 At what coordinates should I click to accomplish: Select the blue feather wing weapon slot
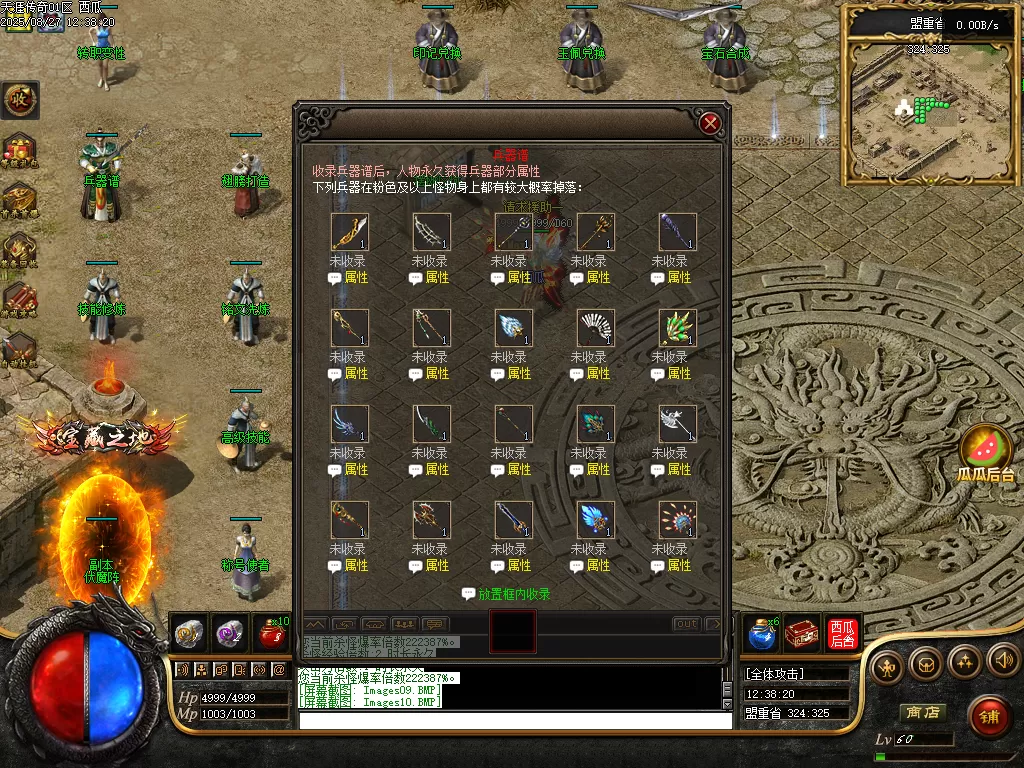[x=596, y=520]
